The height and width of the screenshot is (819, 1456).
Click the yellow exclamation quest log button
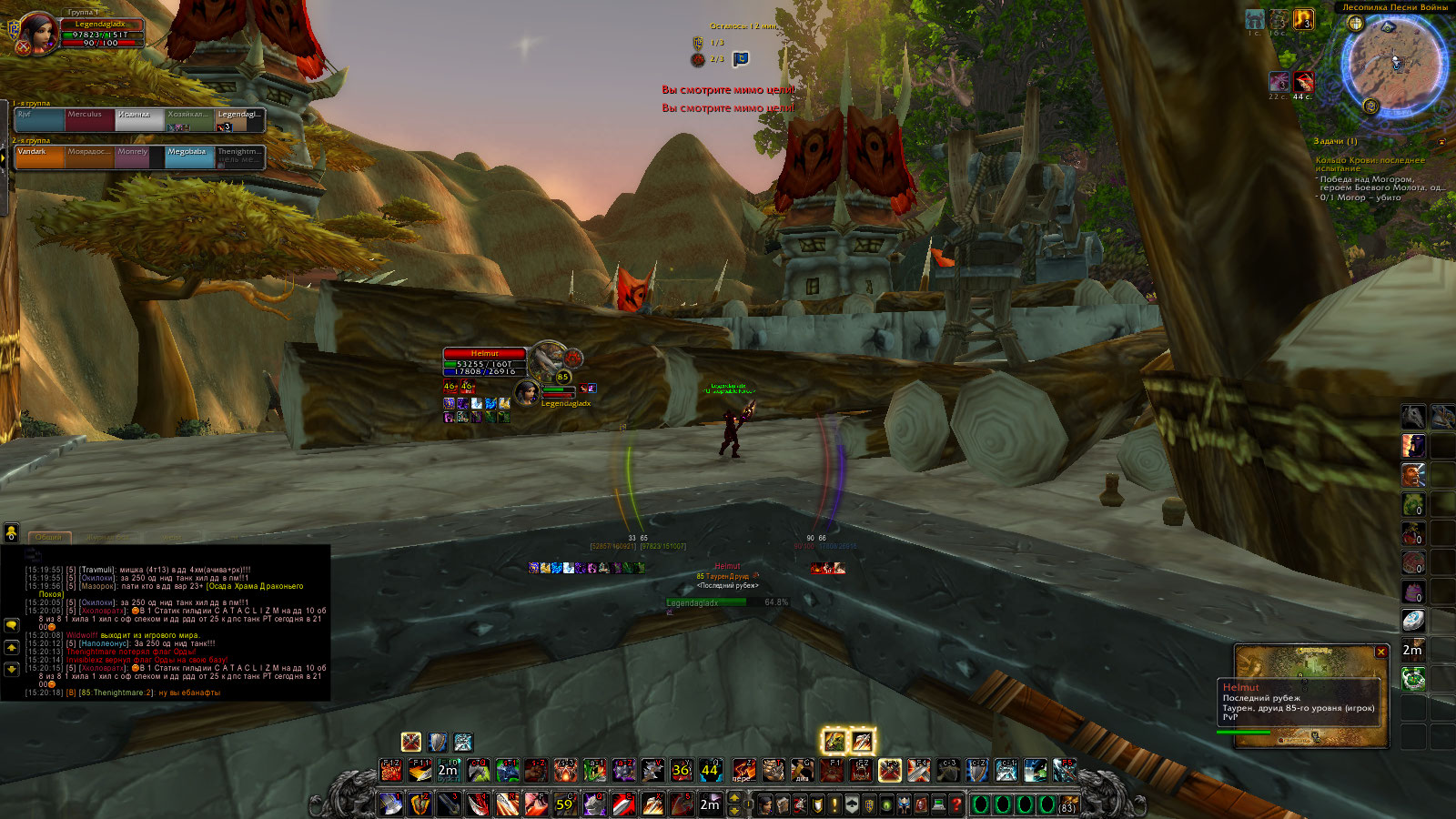pos(834,804)
